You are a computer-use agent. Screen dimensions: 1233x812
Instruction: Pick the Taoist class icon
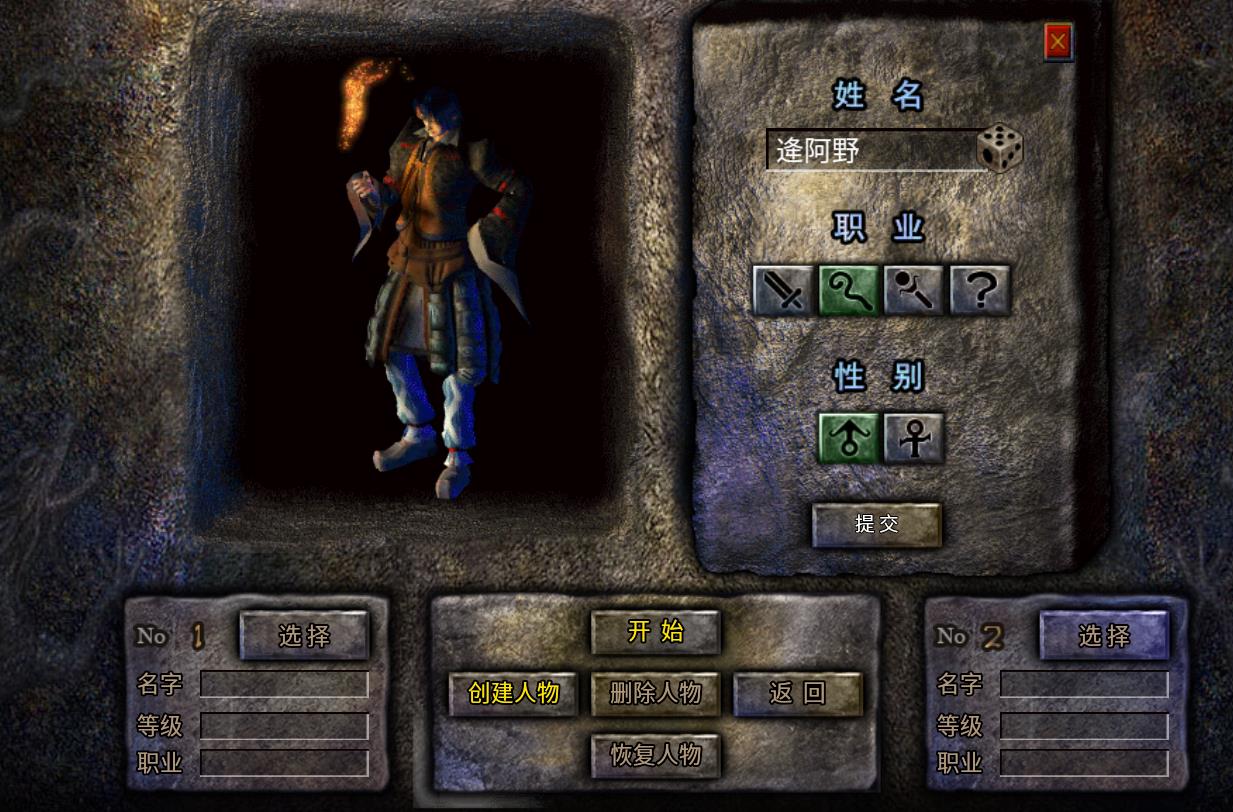pos(914,290)
